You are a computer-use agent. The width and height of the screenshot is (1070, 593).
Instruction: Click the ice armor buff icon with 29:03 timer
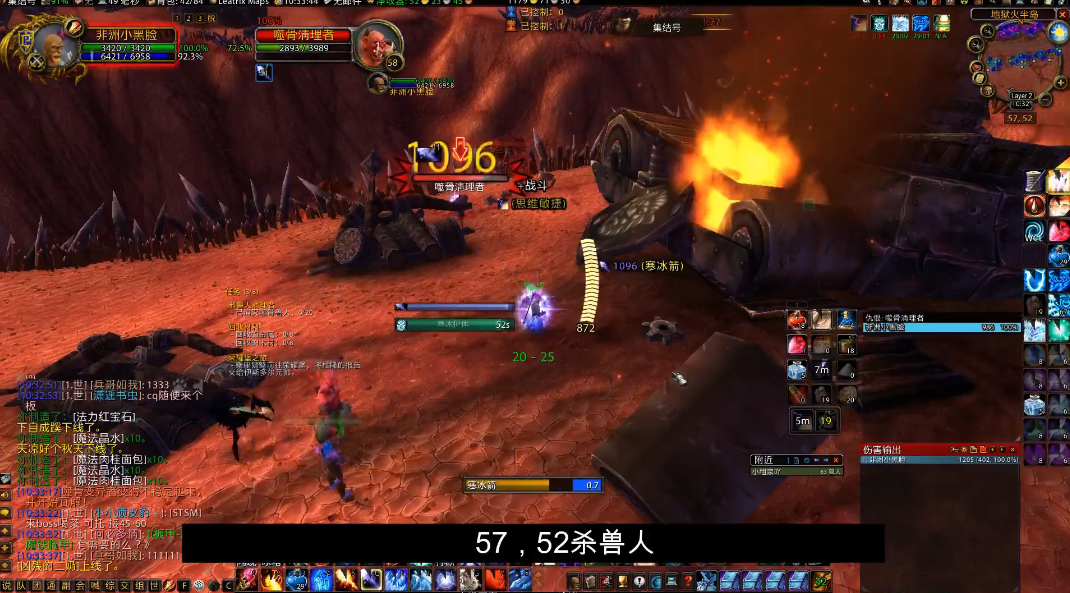click(901, 24)
